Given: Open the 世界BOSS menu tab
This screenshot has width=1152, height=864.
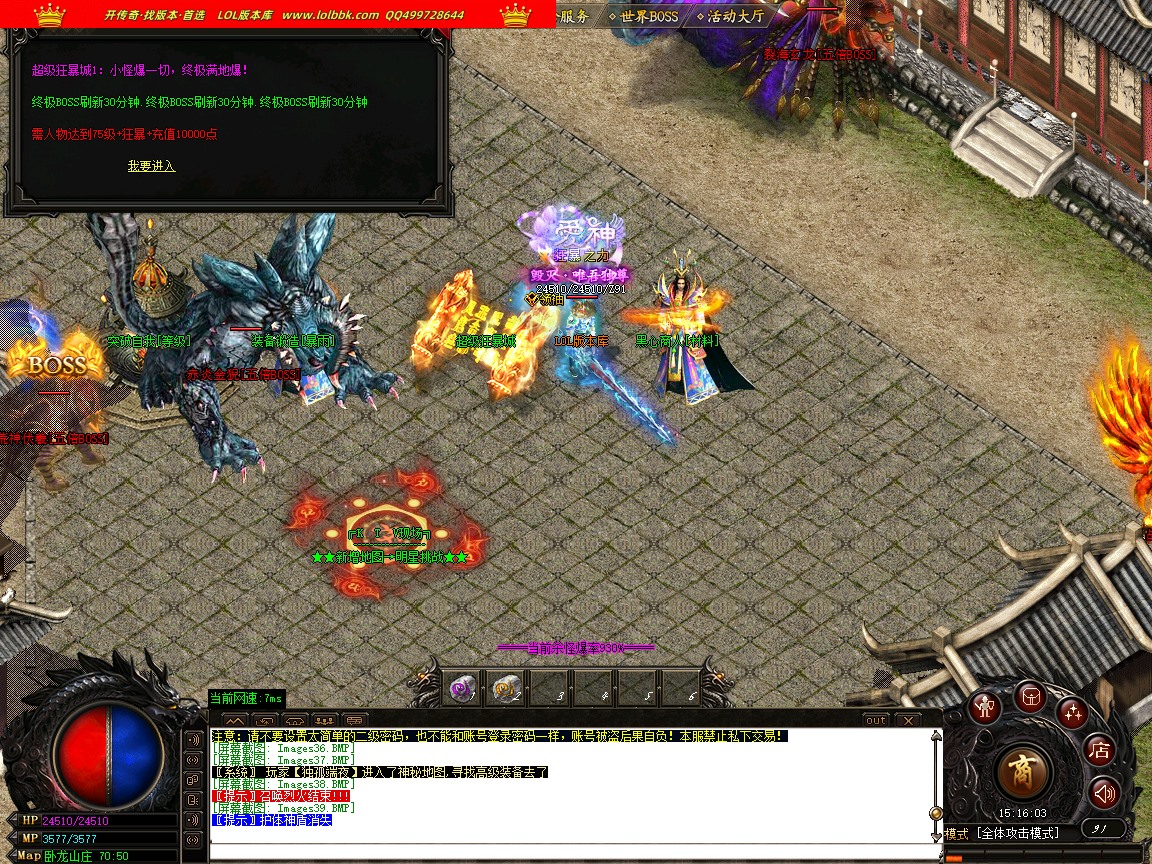Looking at the screenshot, I should click(648, 16).
